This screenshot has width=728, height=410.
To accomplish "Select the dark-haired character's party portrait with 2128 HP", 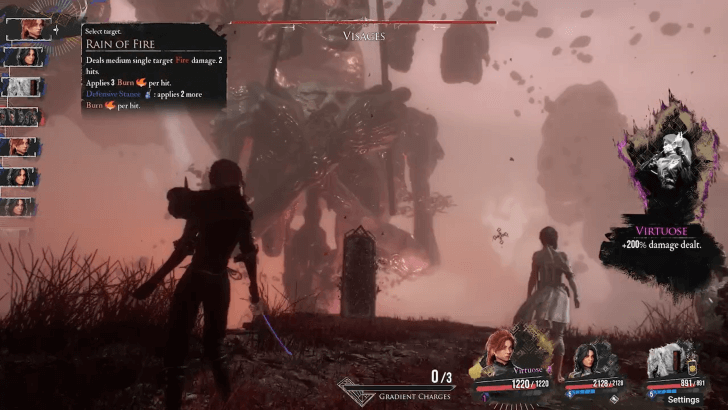I will (584, 358).
